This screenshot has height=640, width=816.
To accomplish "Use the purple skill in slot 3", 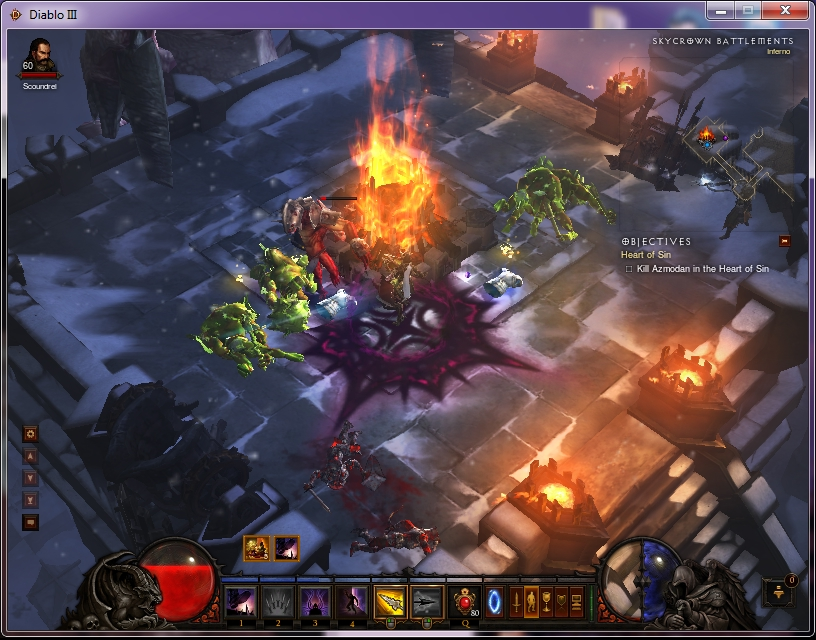I will [x=314, y=601].
